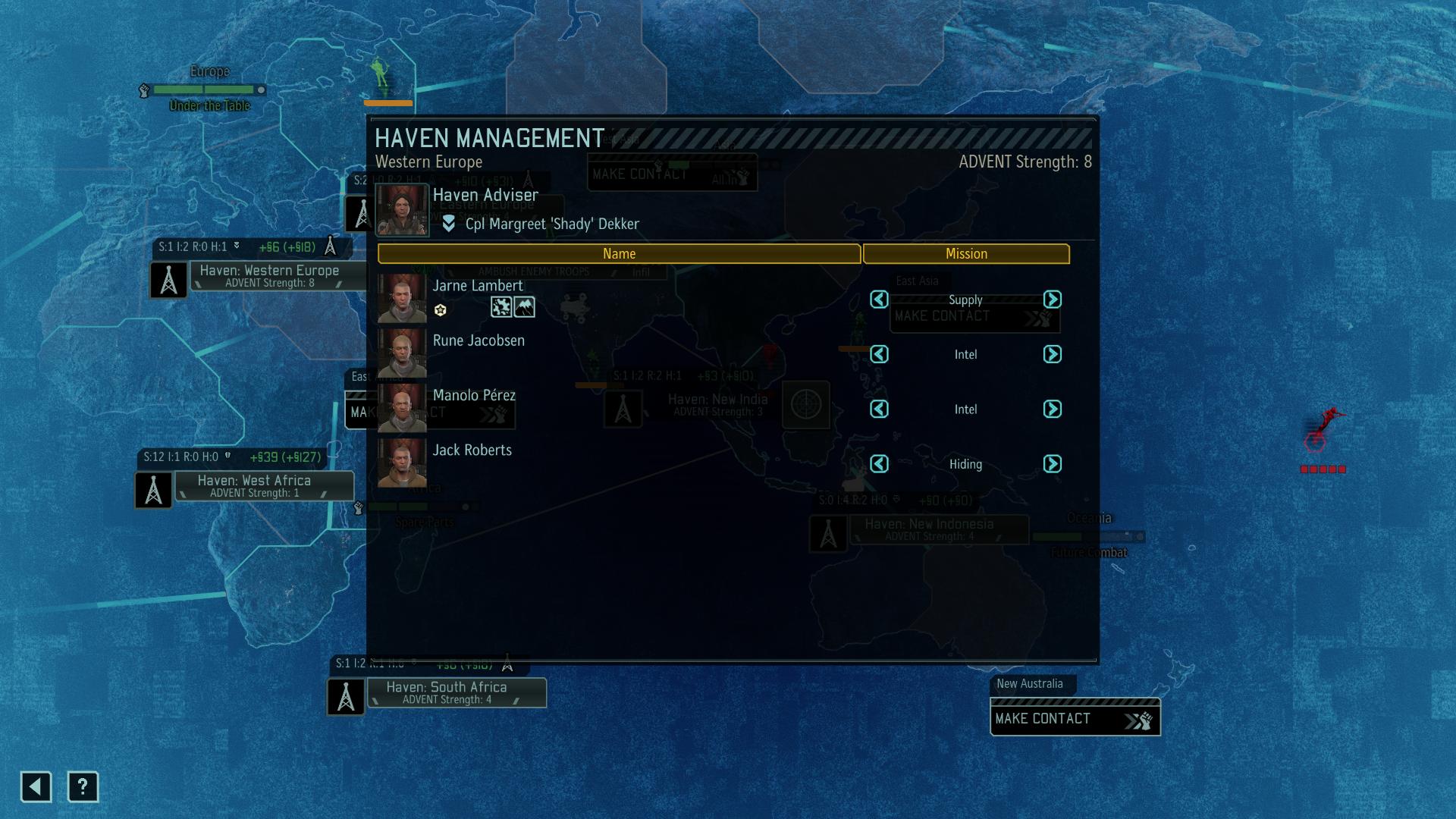Set Jack Roberts to the next mission
The height and width of the screenshot is (819, 1456).
1052,463
